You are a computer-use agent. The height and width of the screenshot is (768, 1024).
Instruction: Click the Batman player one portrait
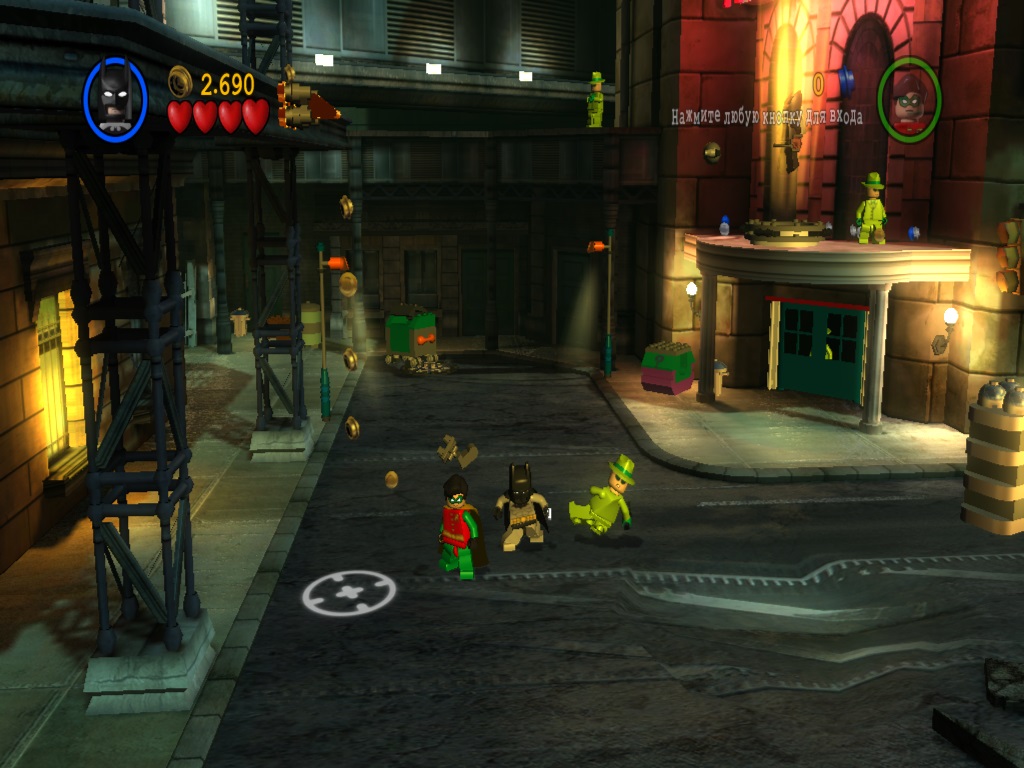pos(115,99)
